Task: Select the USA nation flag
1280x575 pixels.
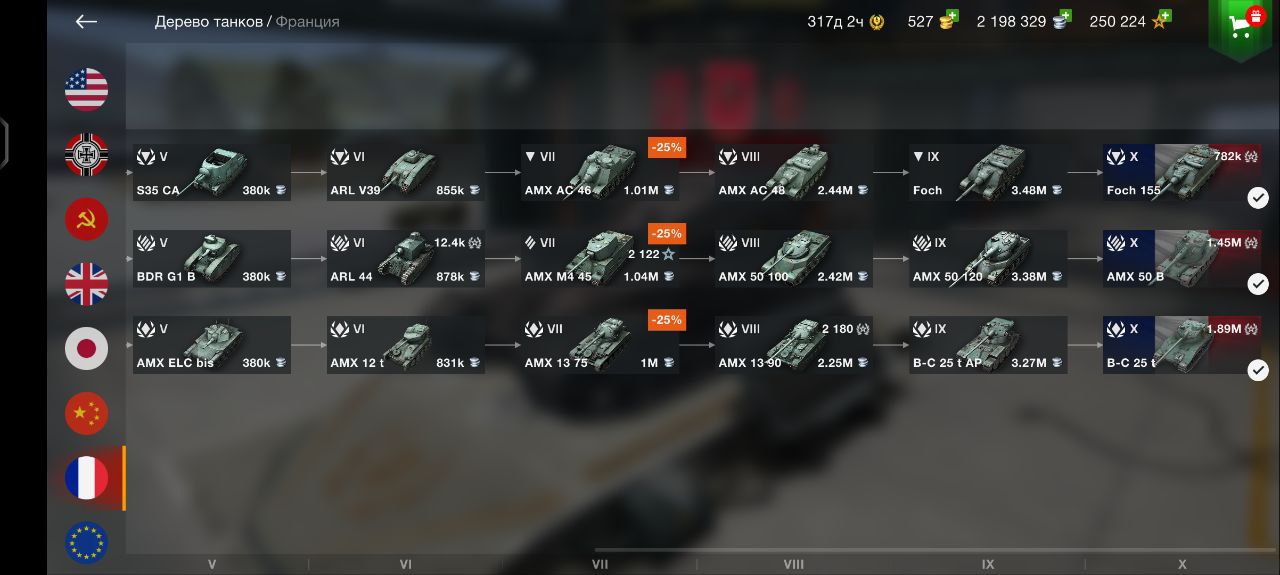Action: [x=87, y=90]
